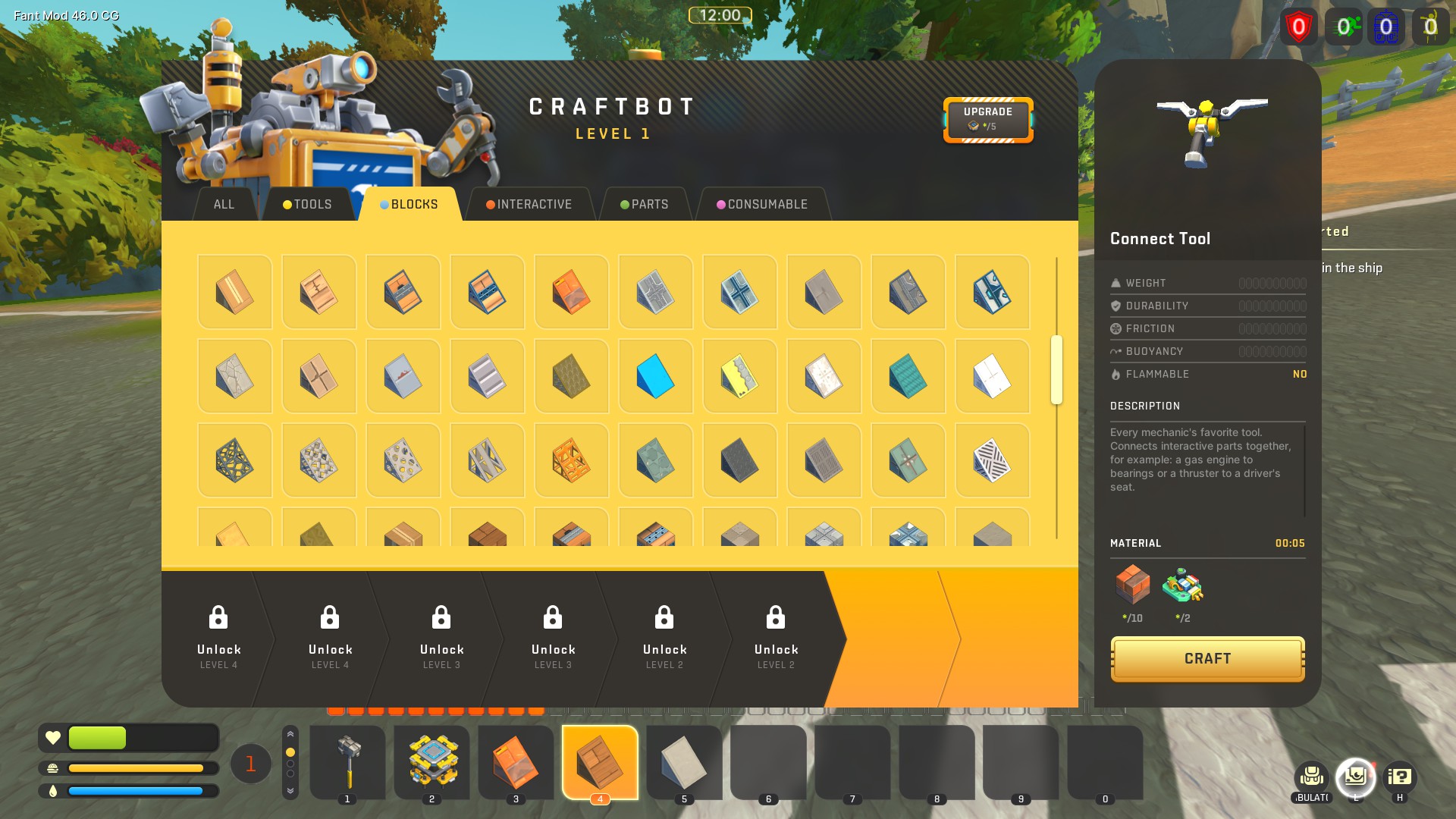Select the orange wedge in hotbar slot 3
Viewport: 1456px width, 819px height.
[x=516, y=761]
